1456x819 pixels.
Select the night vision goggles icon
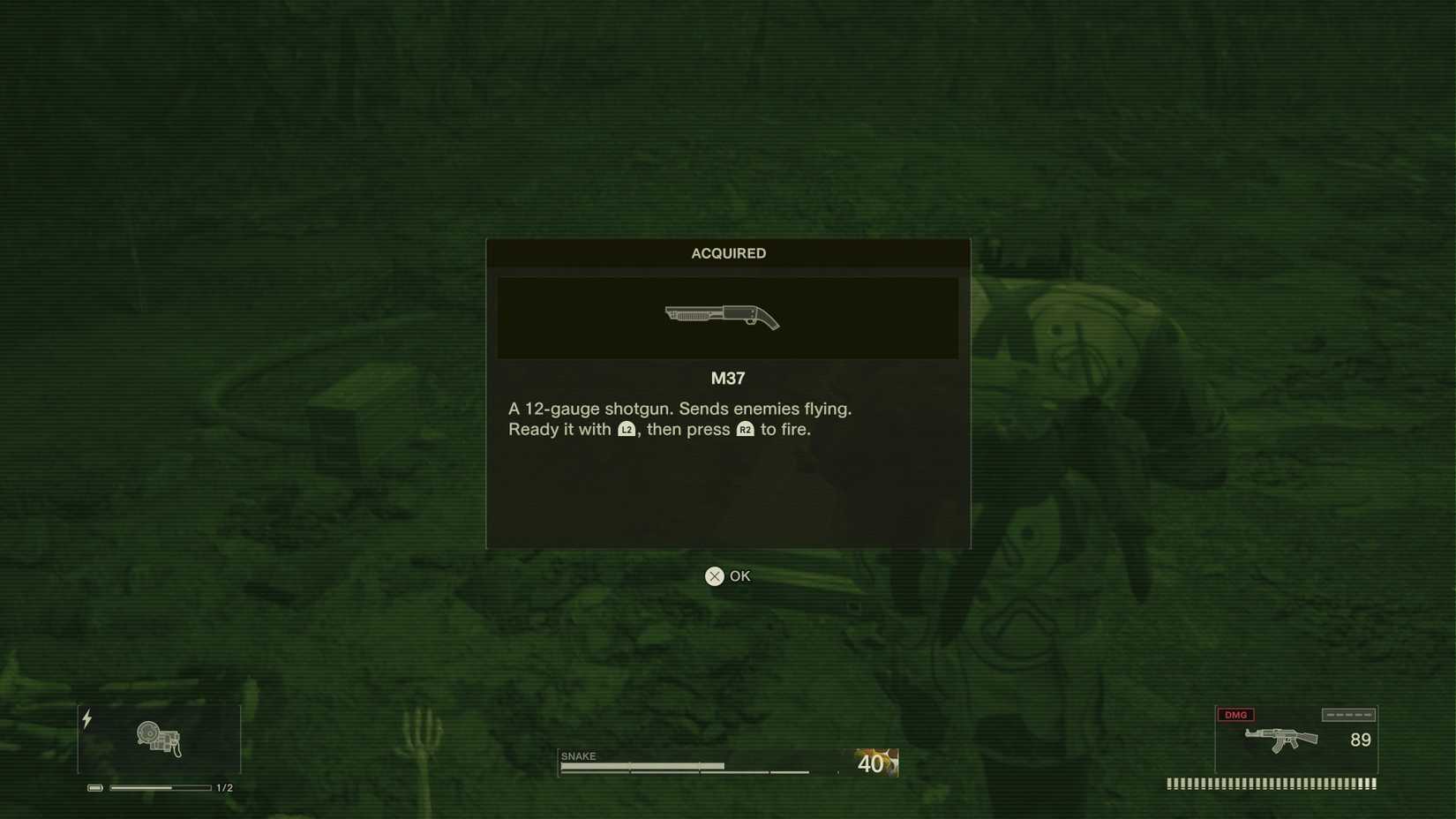(159, 738)
